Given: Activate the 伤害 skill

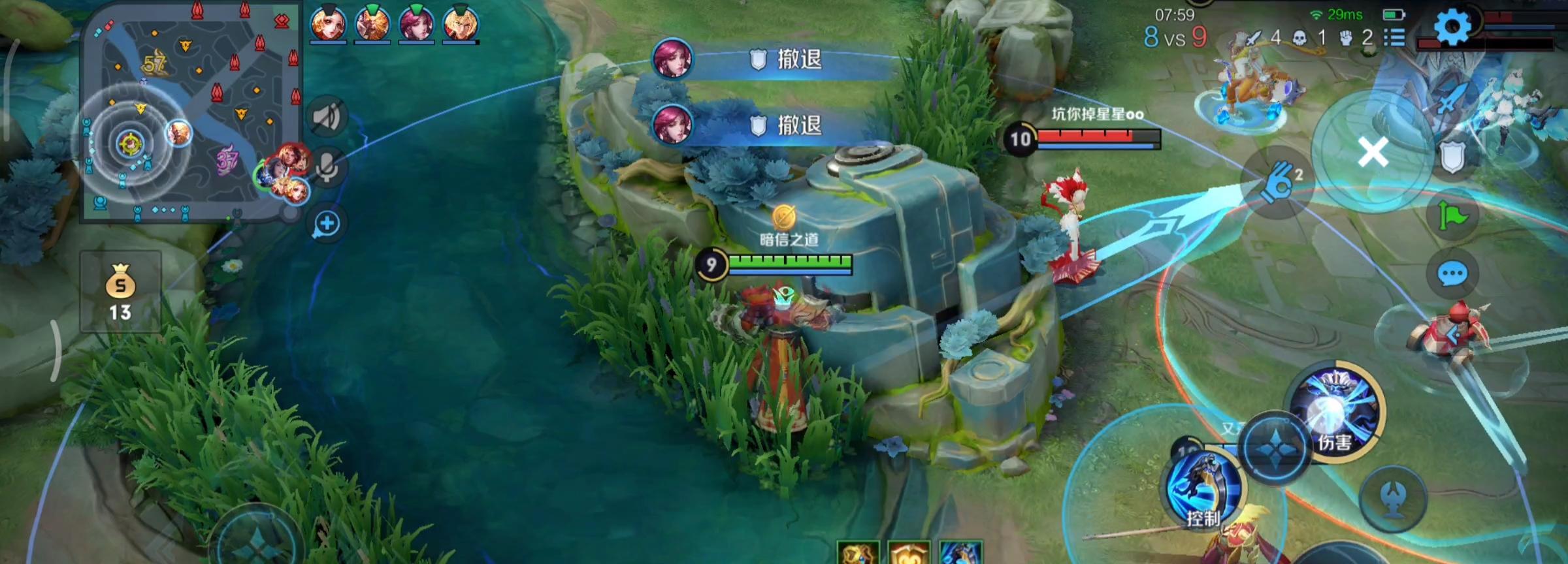Looking at the screenshot, I should click(x=1335, y=411).
